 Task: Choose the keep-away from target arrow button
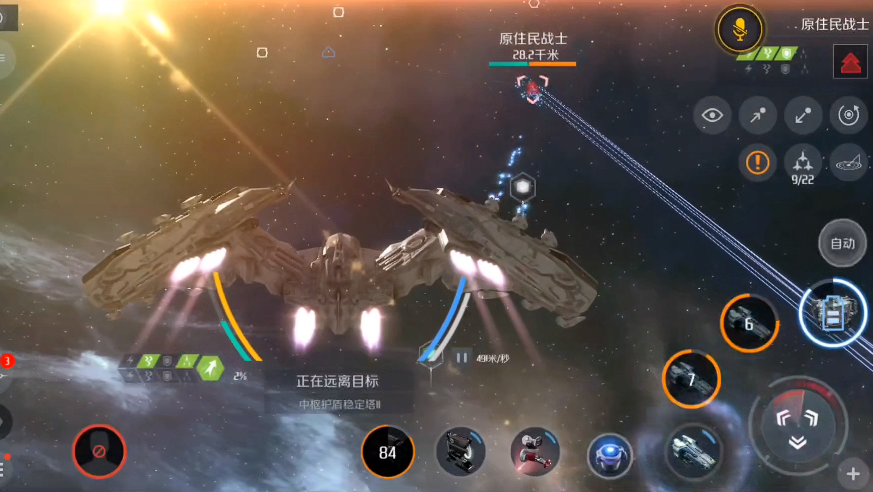point(803,115)
